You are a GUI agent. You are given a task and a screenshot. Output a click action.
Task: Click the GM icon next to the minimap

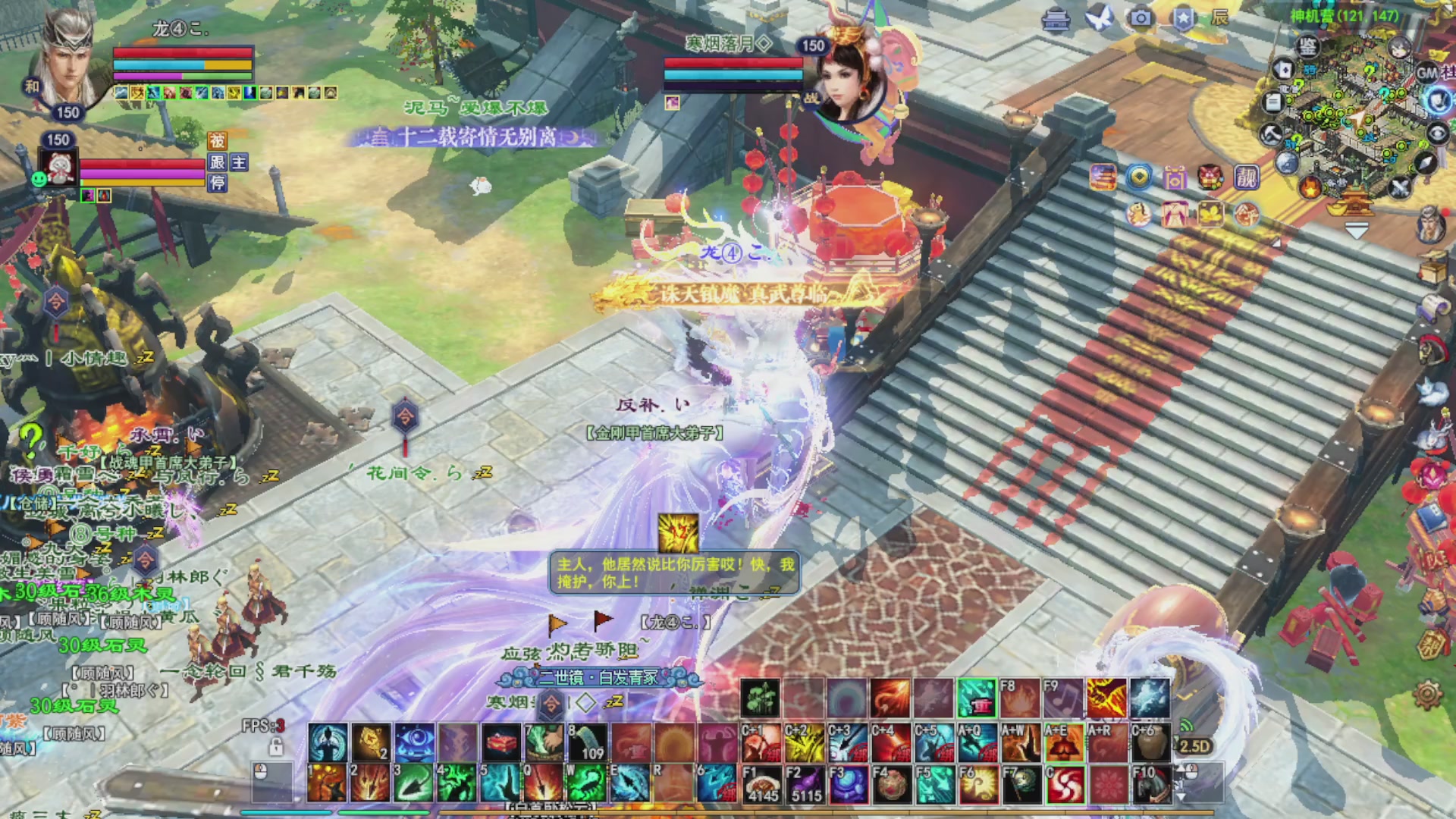point(1427,73)
